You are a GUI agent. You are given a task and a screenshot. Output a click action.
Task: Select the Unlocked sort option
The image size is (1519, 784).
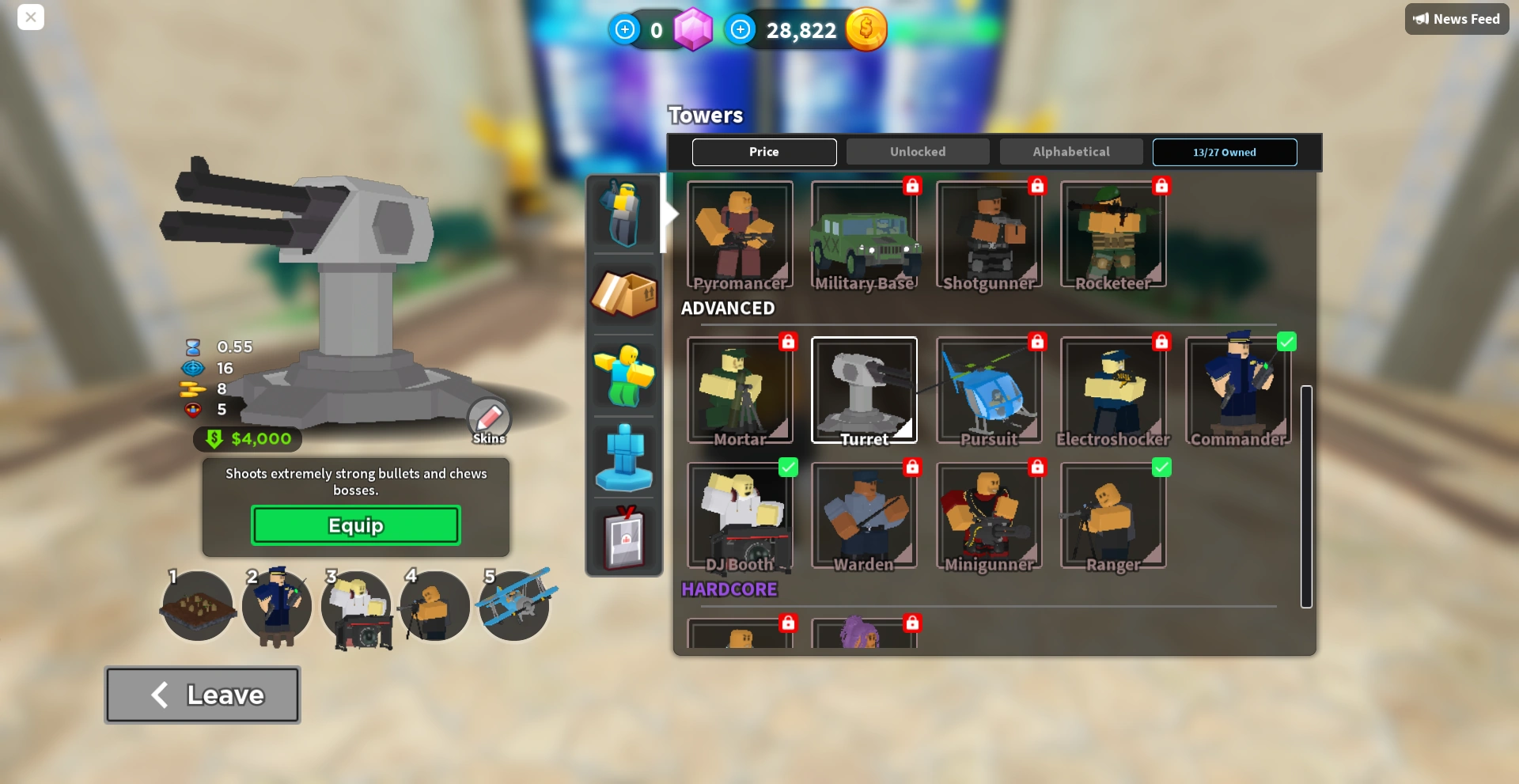click(918, 151)
